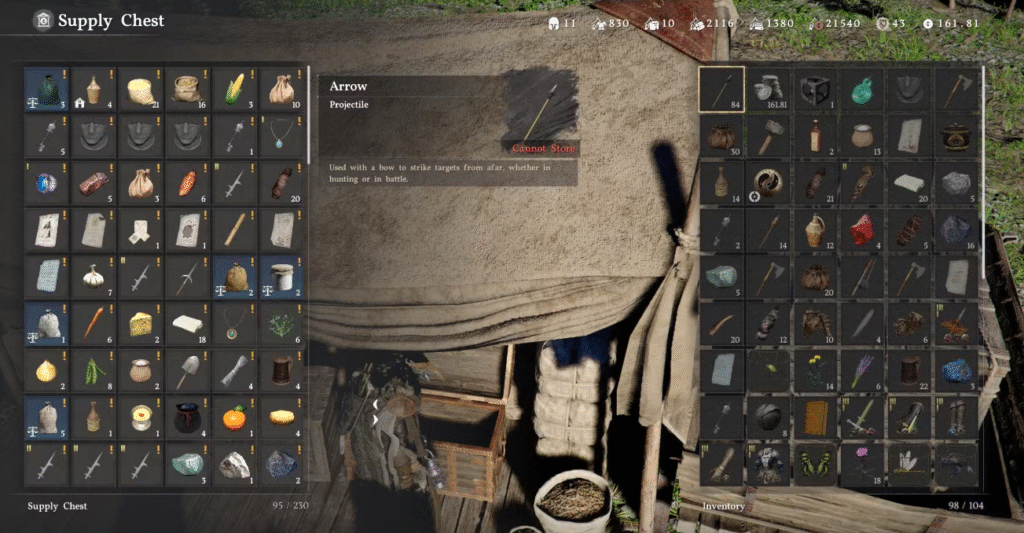Click the shovel in the Supply Chest
This screenshot has width=1024, height=533.
[187, 370]
